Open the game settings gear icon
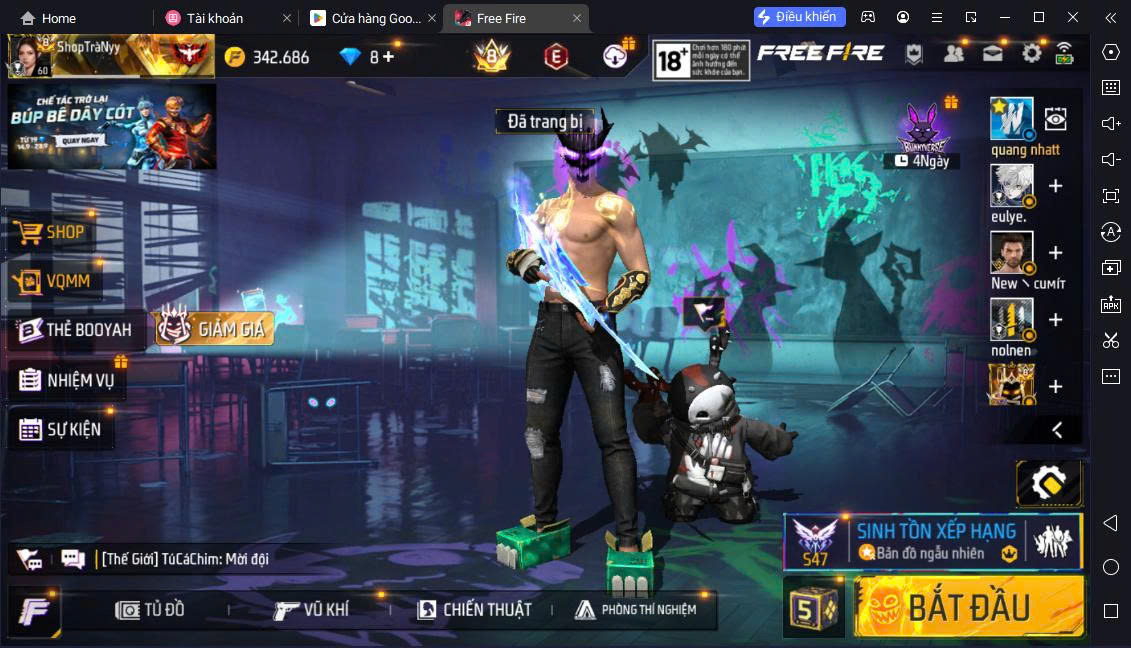The image size is (1131, 648). [1031, 53]
